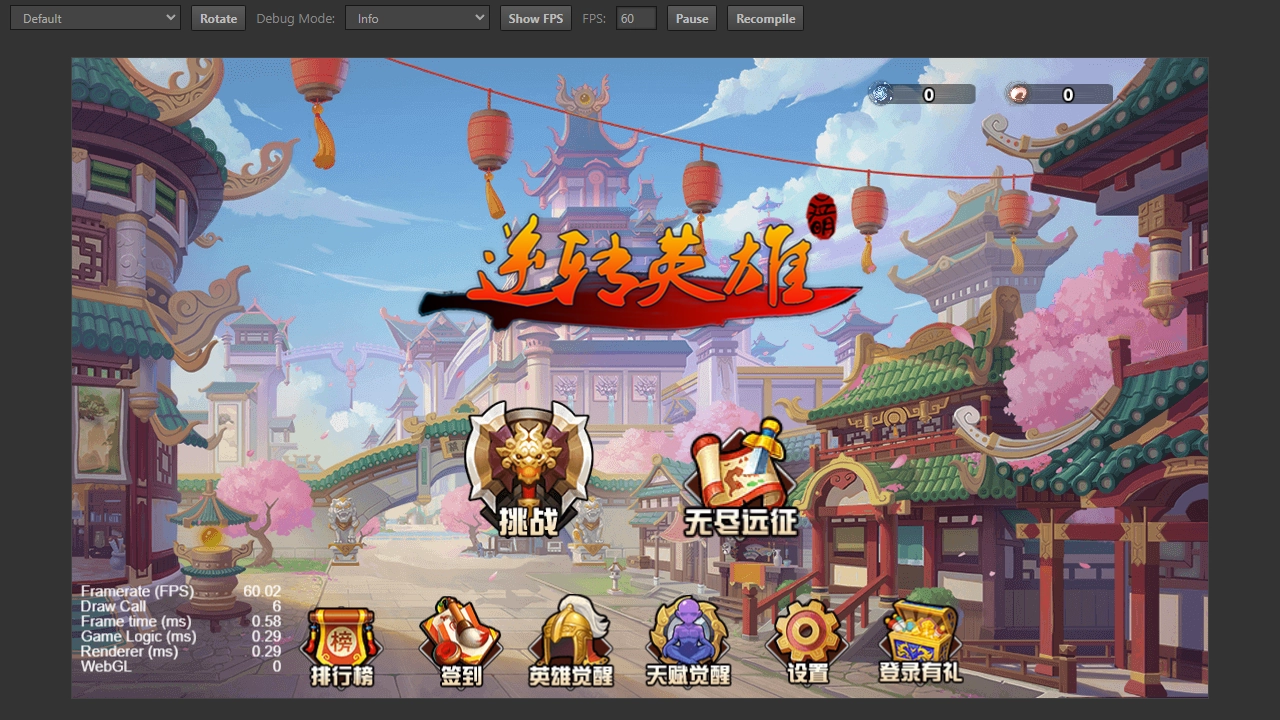Toggle the Show FPS display
Image resolution: width=1280 pixels, height=720 pixels.
(x=535, y=17)
